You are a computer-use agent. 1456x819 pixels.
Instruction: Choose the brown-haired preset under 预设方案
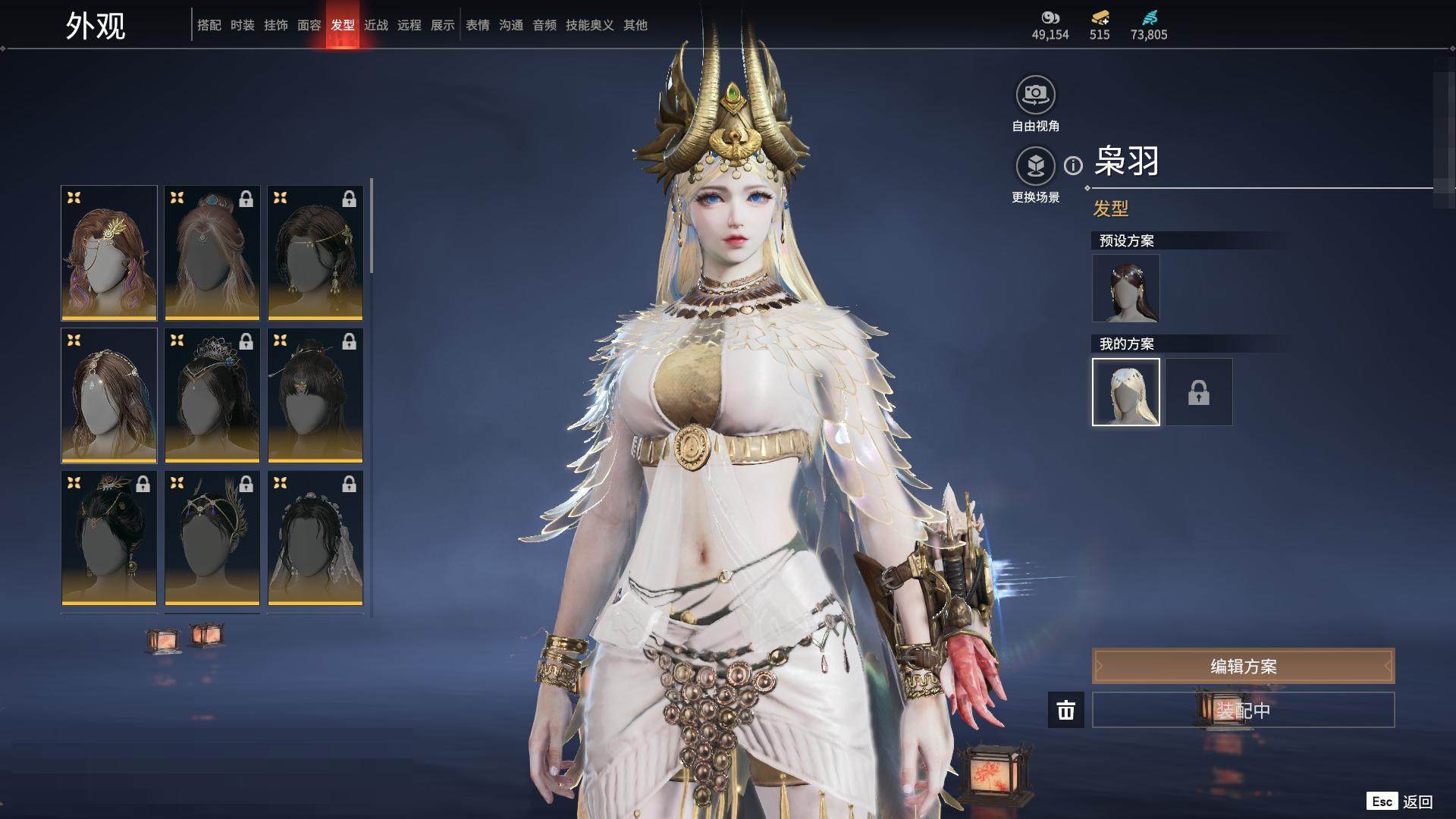(1125, 288)
